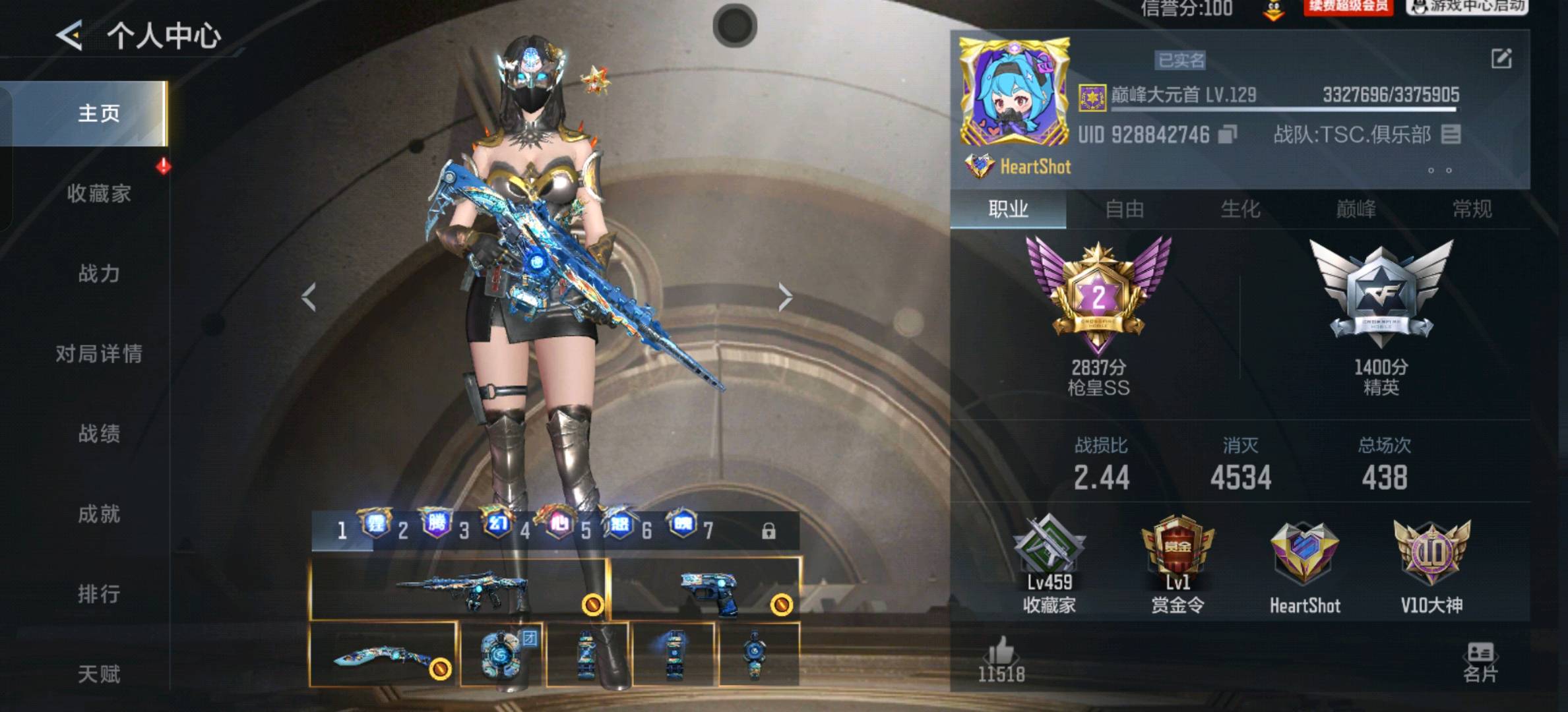
Task: Switch to the 自由 stats tab
Action: pyautogui.click(x=1124, y=210)
